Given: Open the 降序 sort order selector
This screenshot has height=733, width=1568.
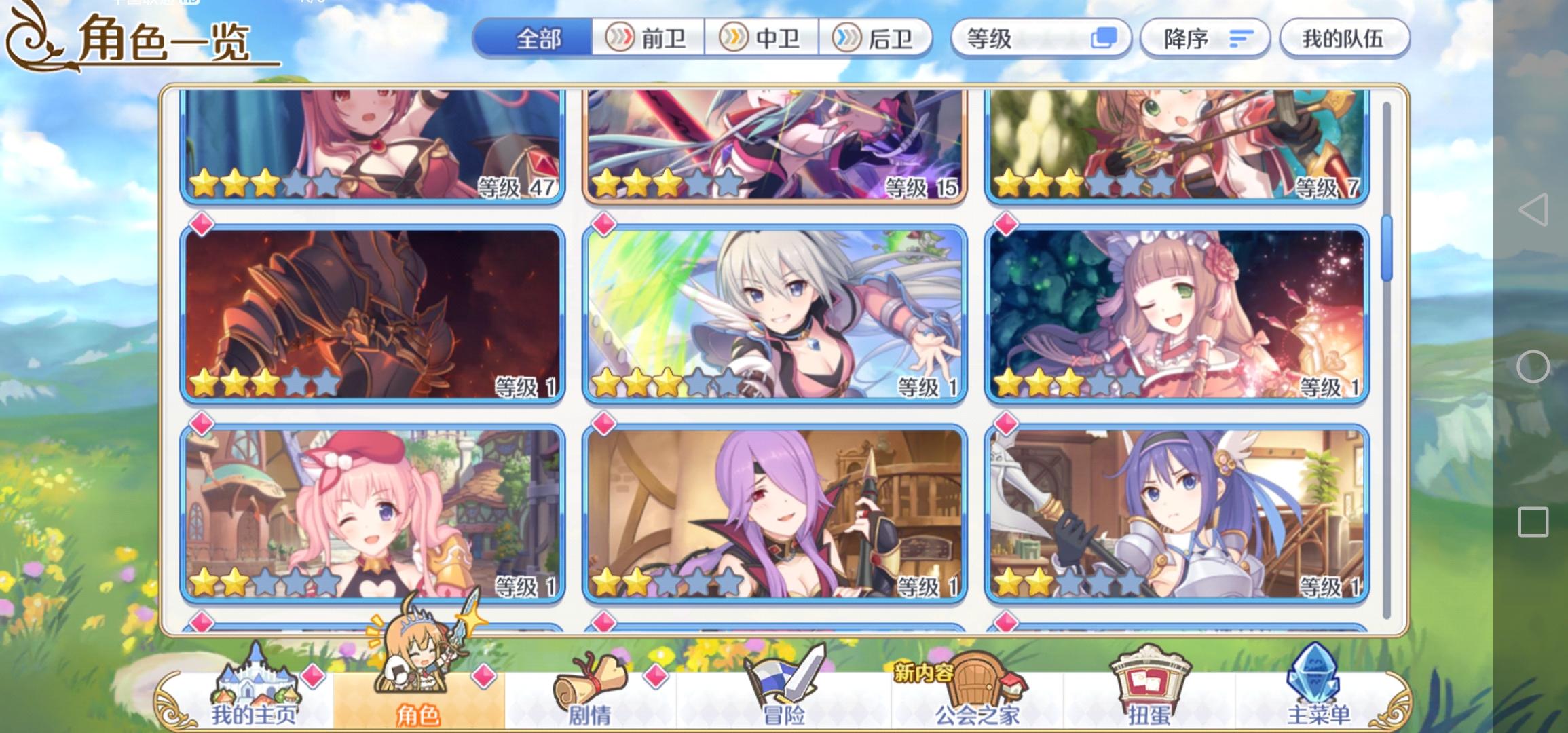Looking at the screenshot, I should (x=1201, y=39).
